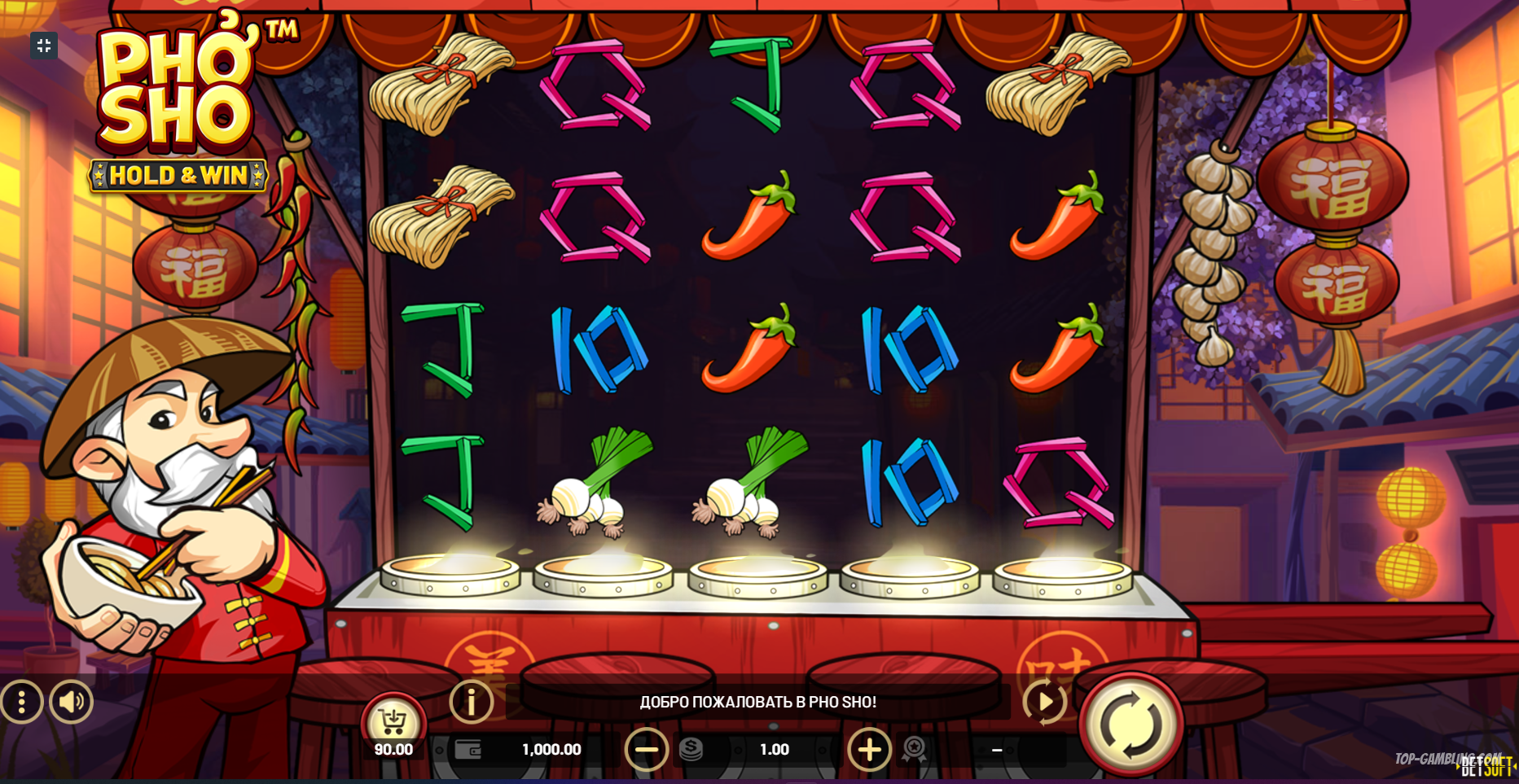
Task: Toggle the sound speaker icon
Action: click(x=72, y=702)
